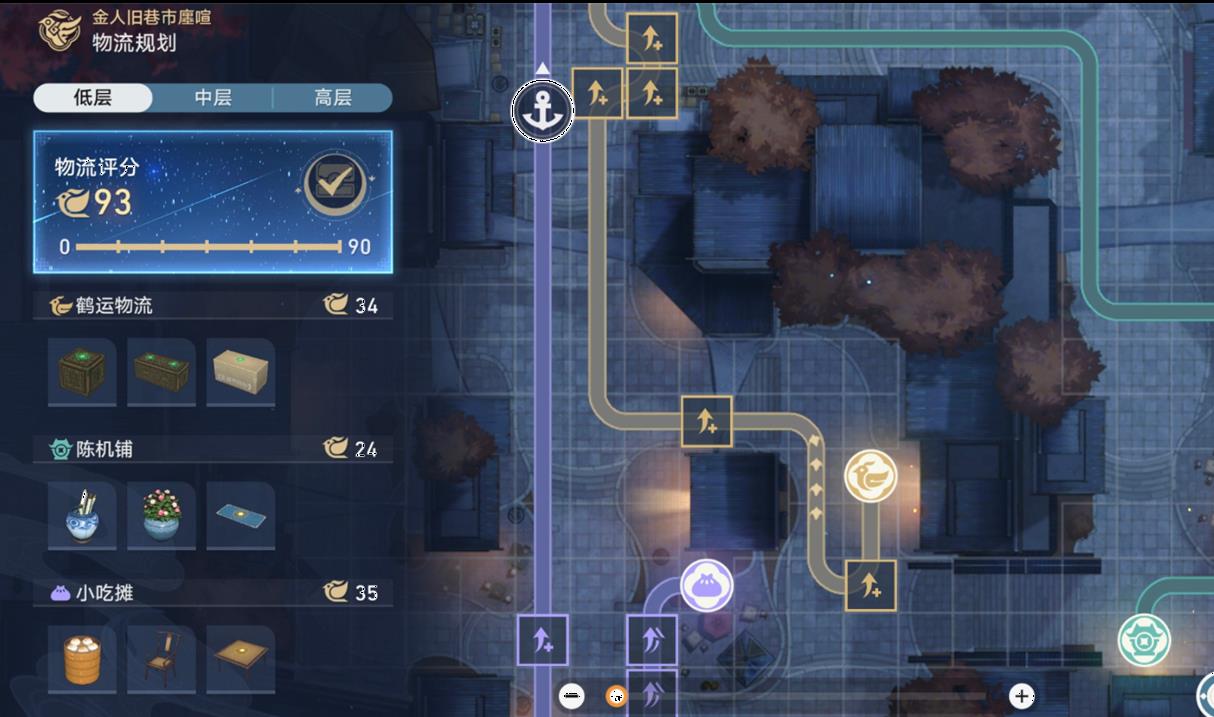Switch to the 高层 tab
This screenshot has height=717, width=1214.
332,98
